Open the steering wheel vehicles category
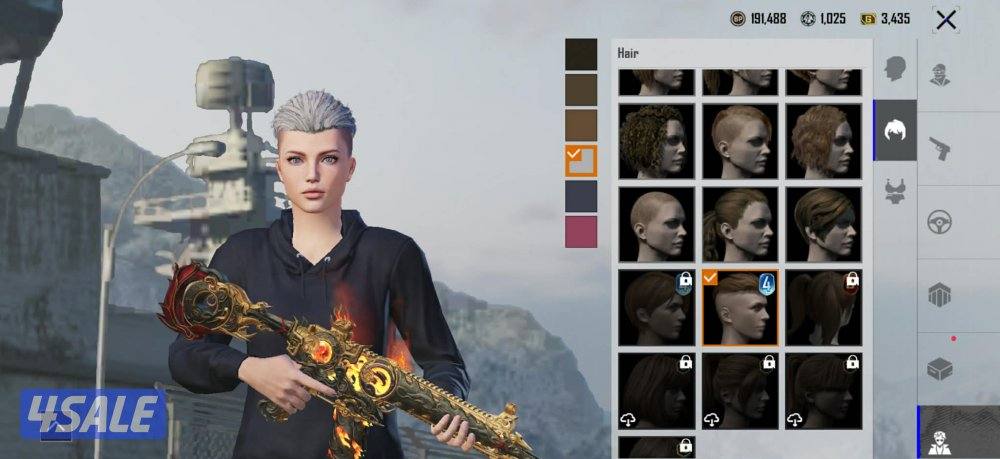This screenshot has height=459, width=1000. 940,222
